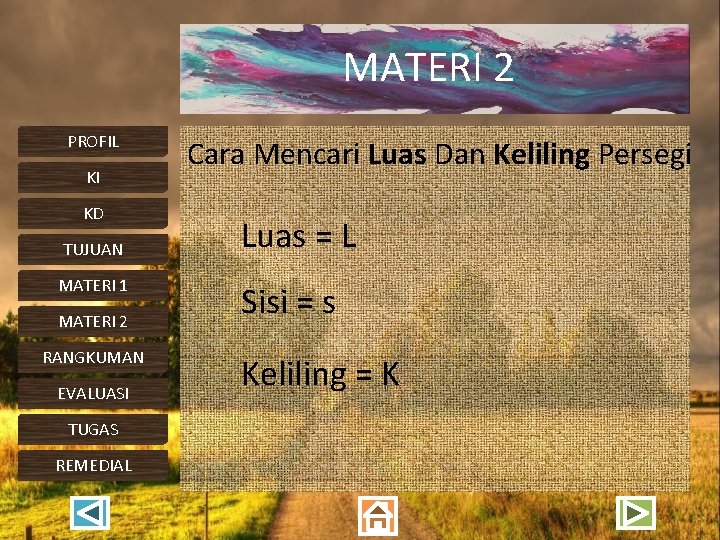Viewport: 720px width, 540px height.
Task: Open the PROFIL menu entry
Action: click(93, 142)
